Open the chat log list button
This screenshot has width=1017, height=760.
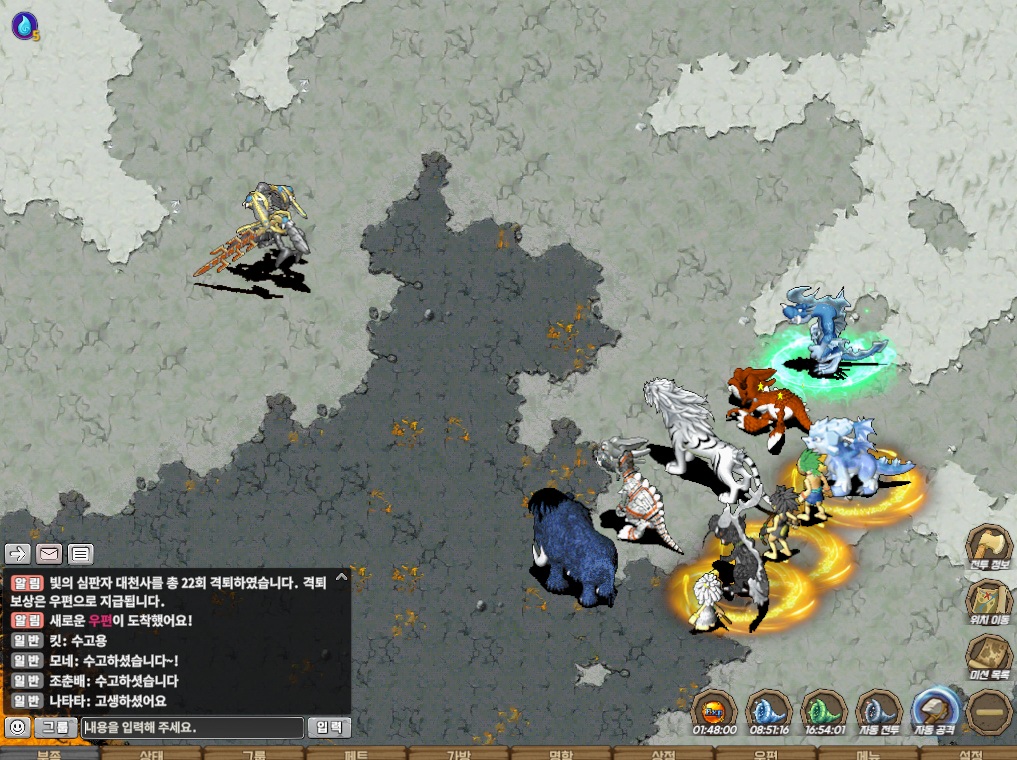click(81, 553)
